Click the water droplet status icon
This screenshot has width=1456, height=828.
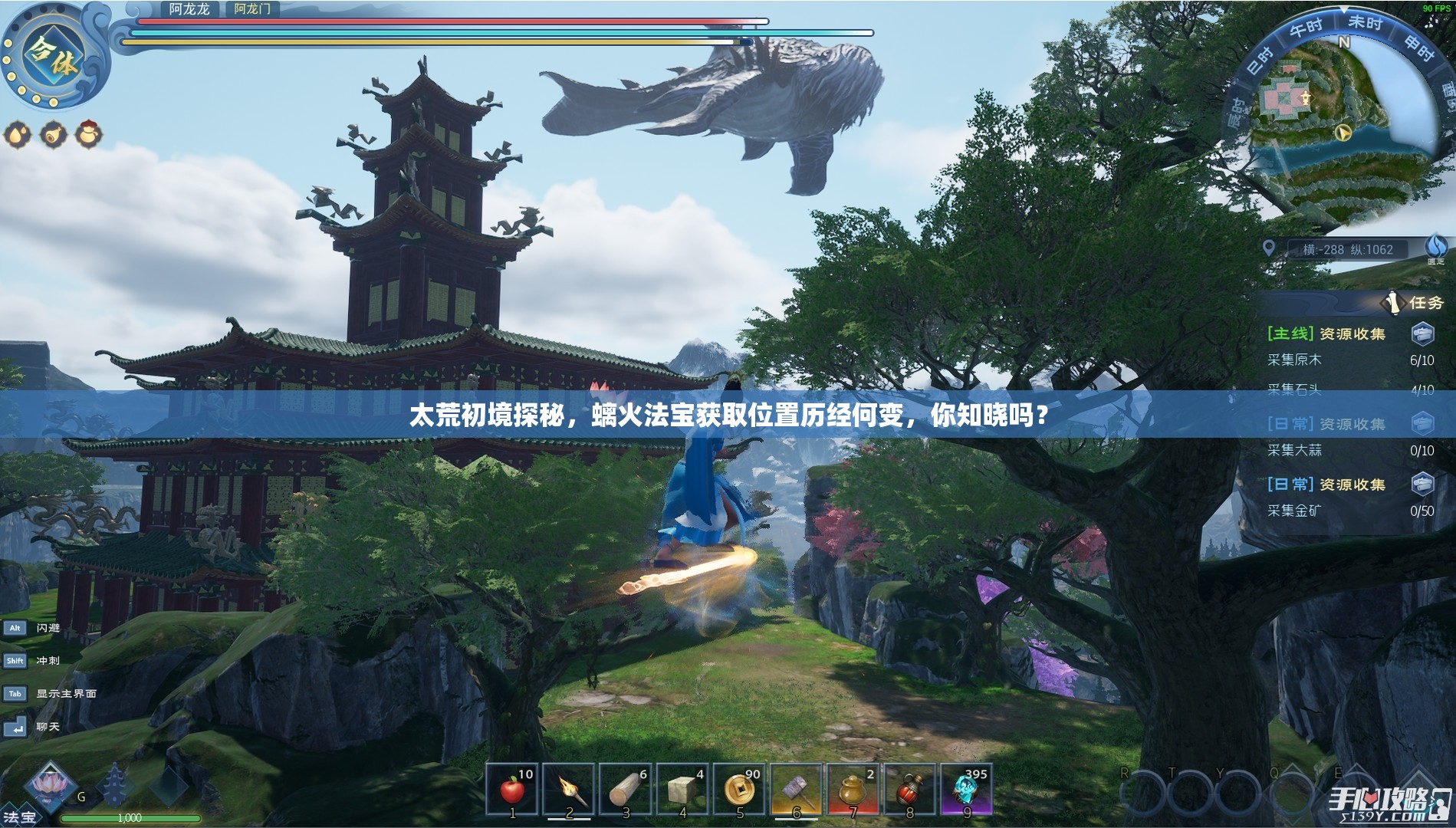[18, 135]
